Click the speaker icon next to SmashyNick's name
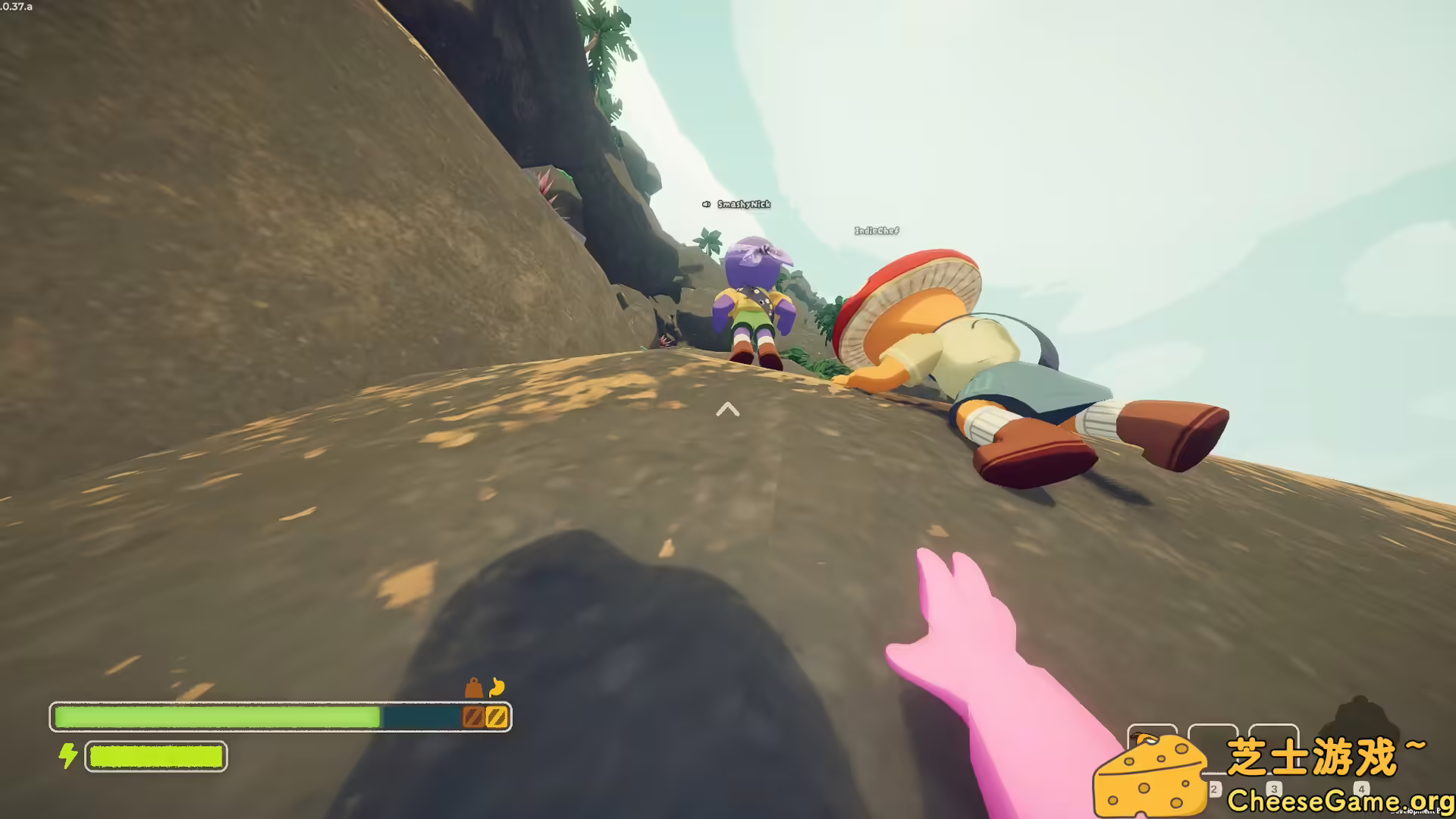The image size is (1456, 819). [704, 203]
